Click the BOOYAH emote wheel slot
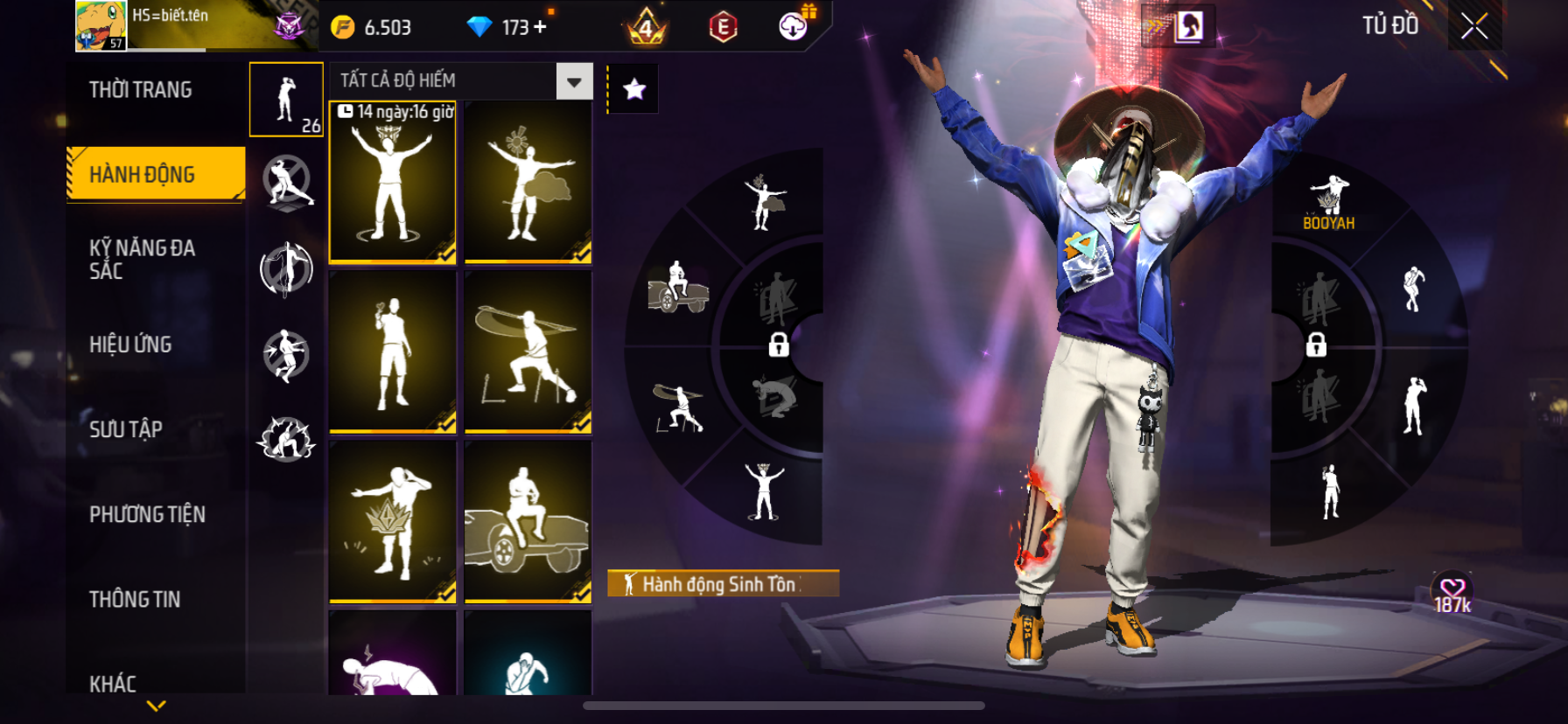The image size is (1568, 724). 1328,203
